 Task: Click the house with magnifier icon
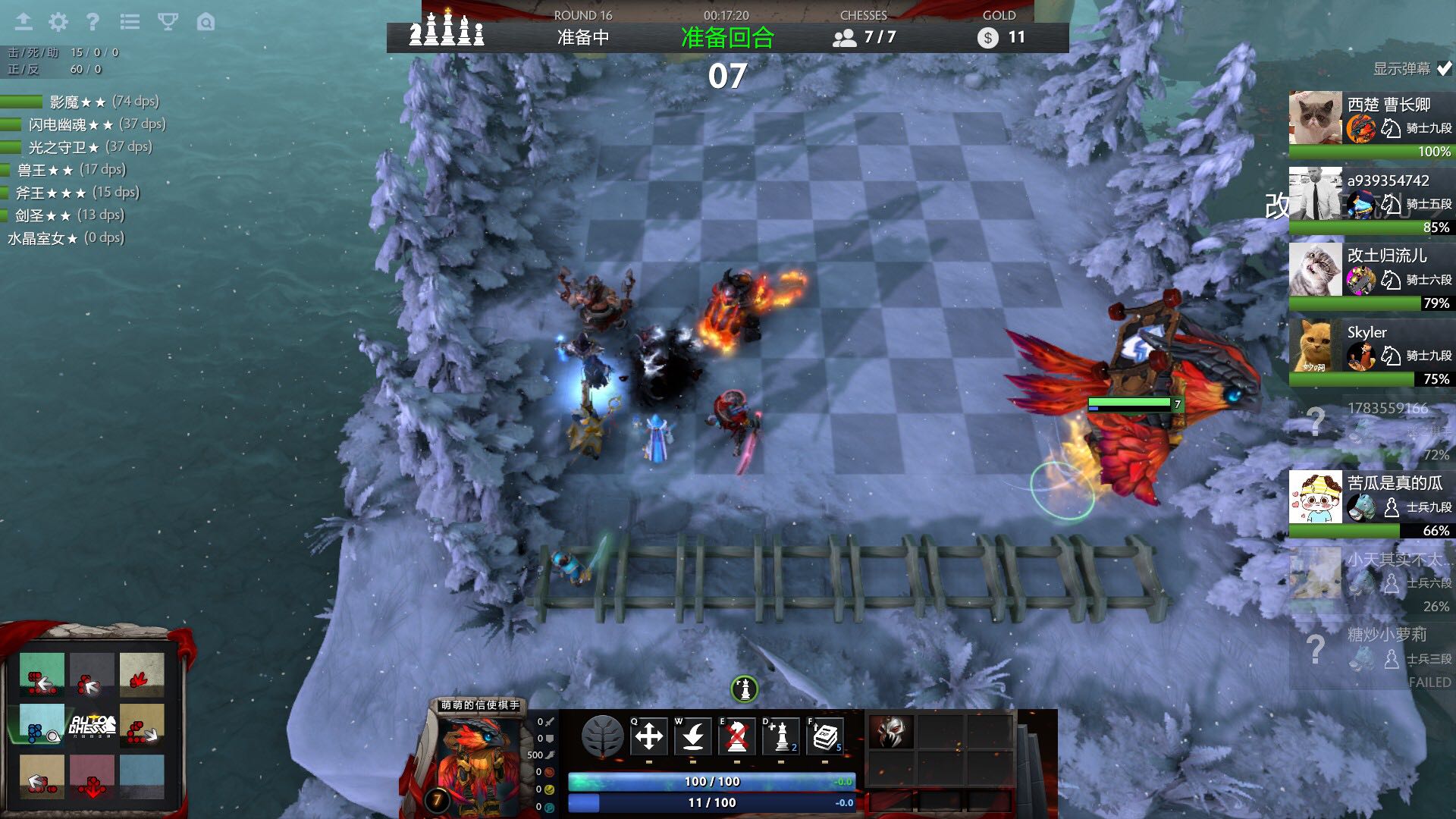coord(206,22)
